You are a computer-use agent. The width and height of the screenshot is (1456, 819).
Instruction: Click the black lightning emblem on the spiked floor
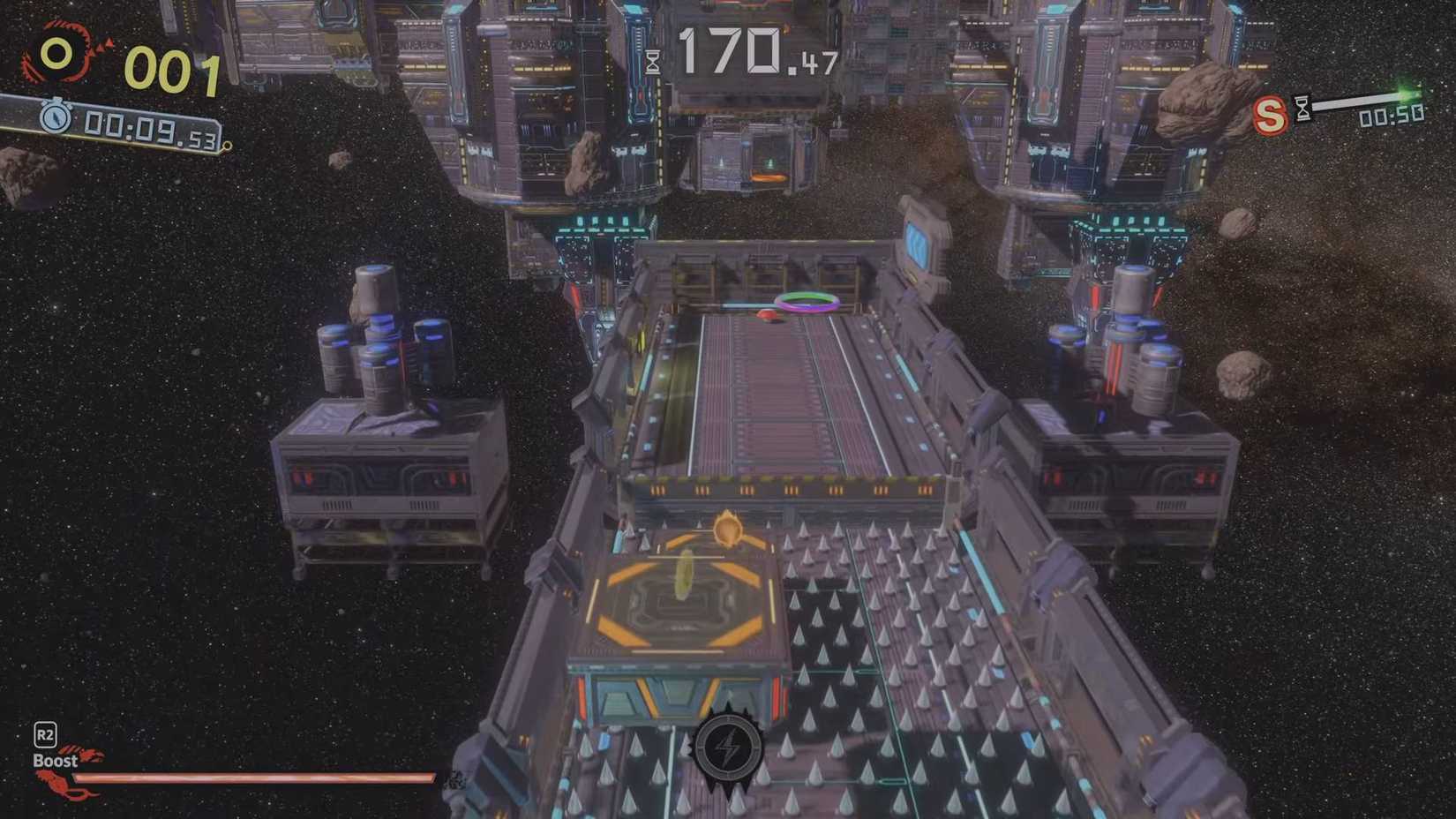(729, 749)
